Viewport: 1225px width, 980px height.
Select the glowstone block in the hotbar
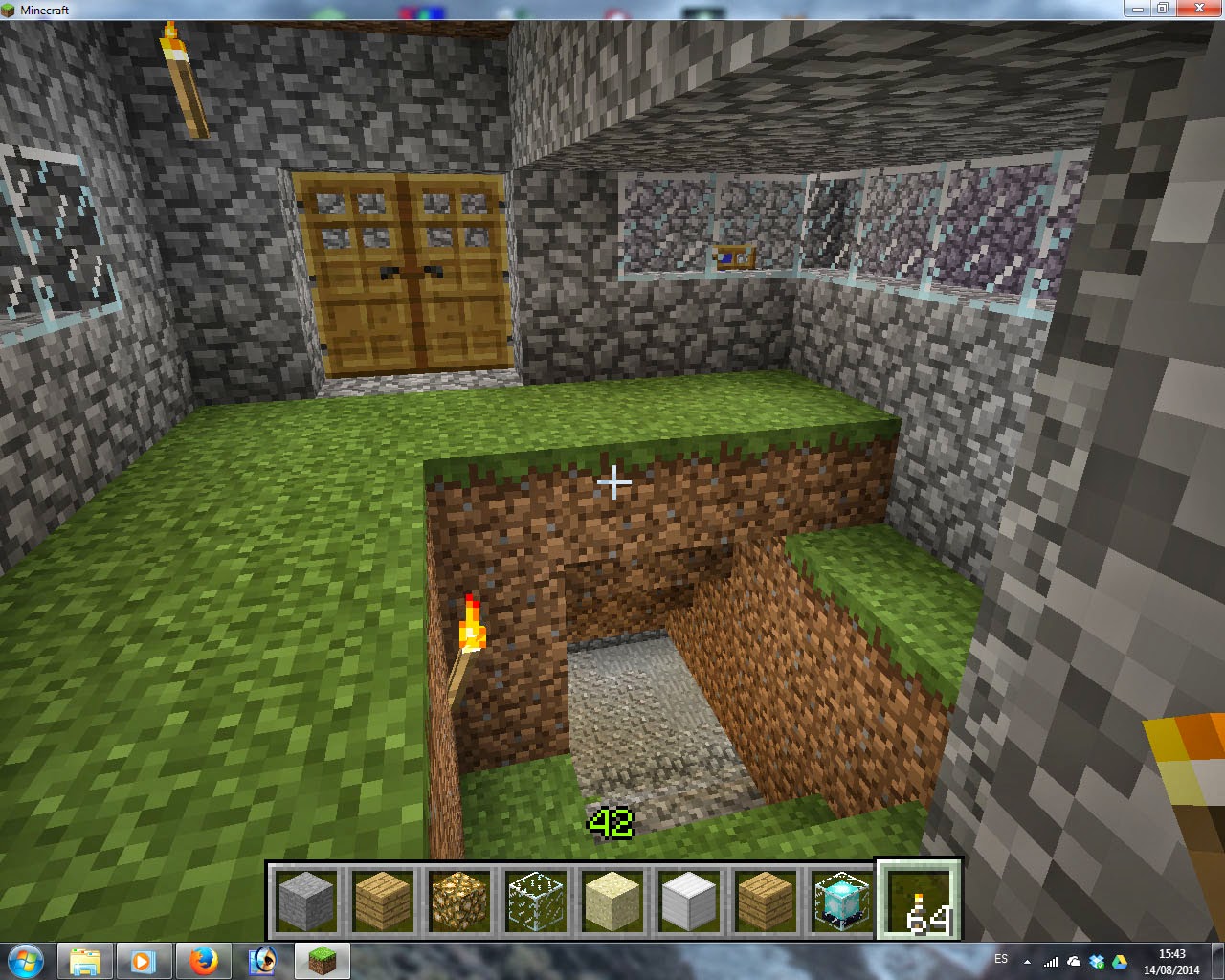(x=461, y=900)
